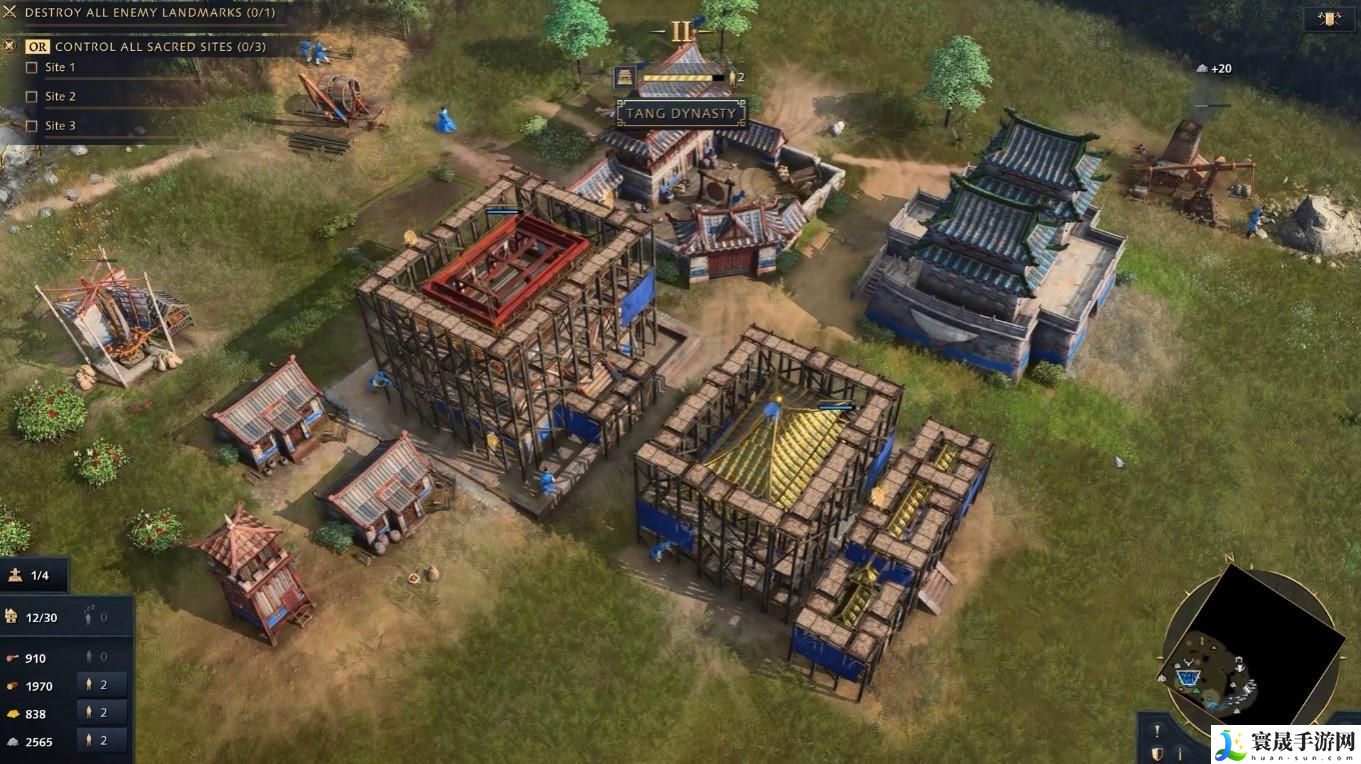Viewport: 1361px width, 764px height.
Task: Select the two gold villagers
Action: click(102, 713)
